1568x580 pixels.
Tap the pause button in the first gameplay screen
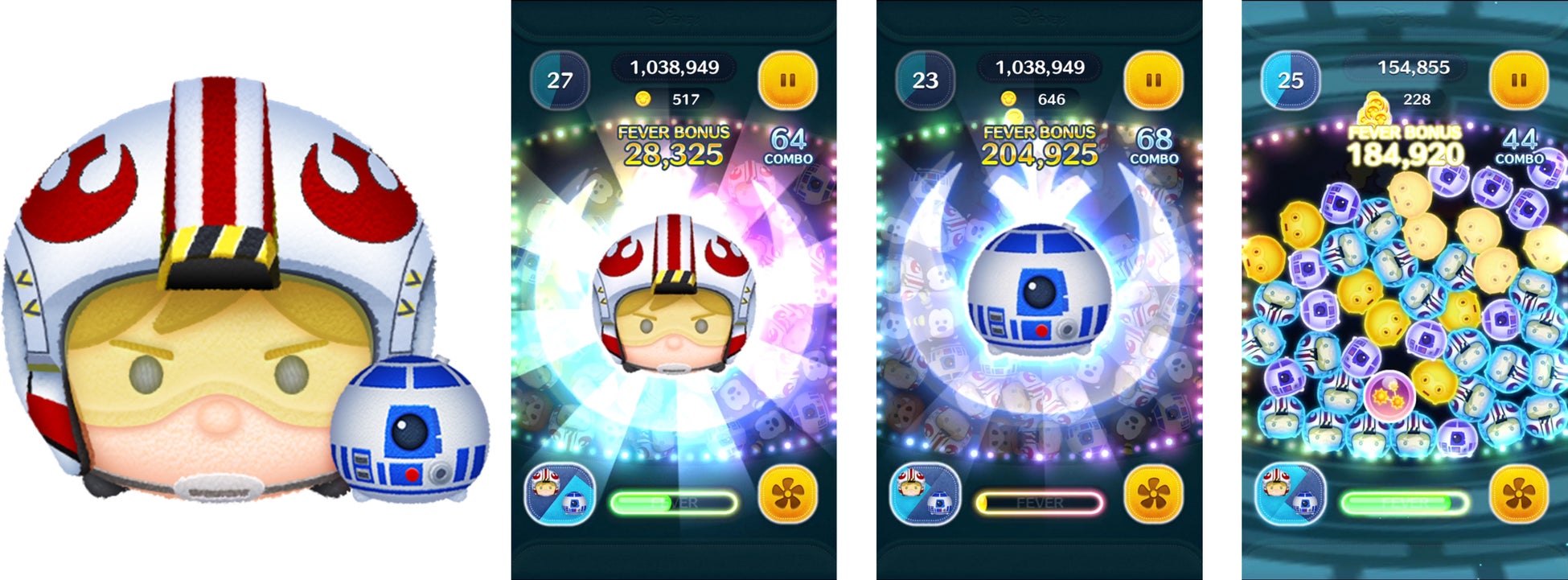790,78
